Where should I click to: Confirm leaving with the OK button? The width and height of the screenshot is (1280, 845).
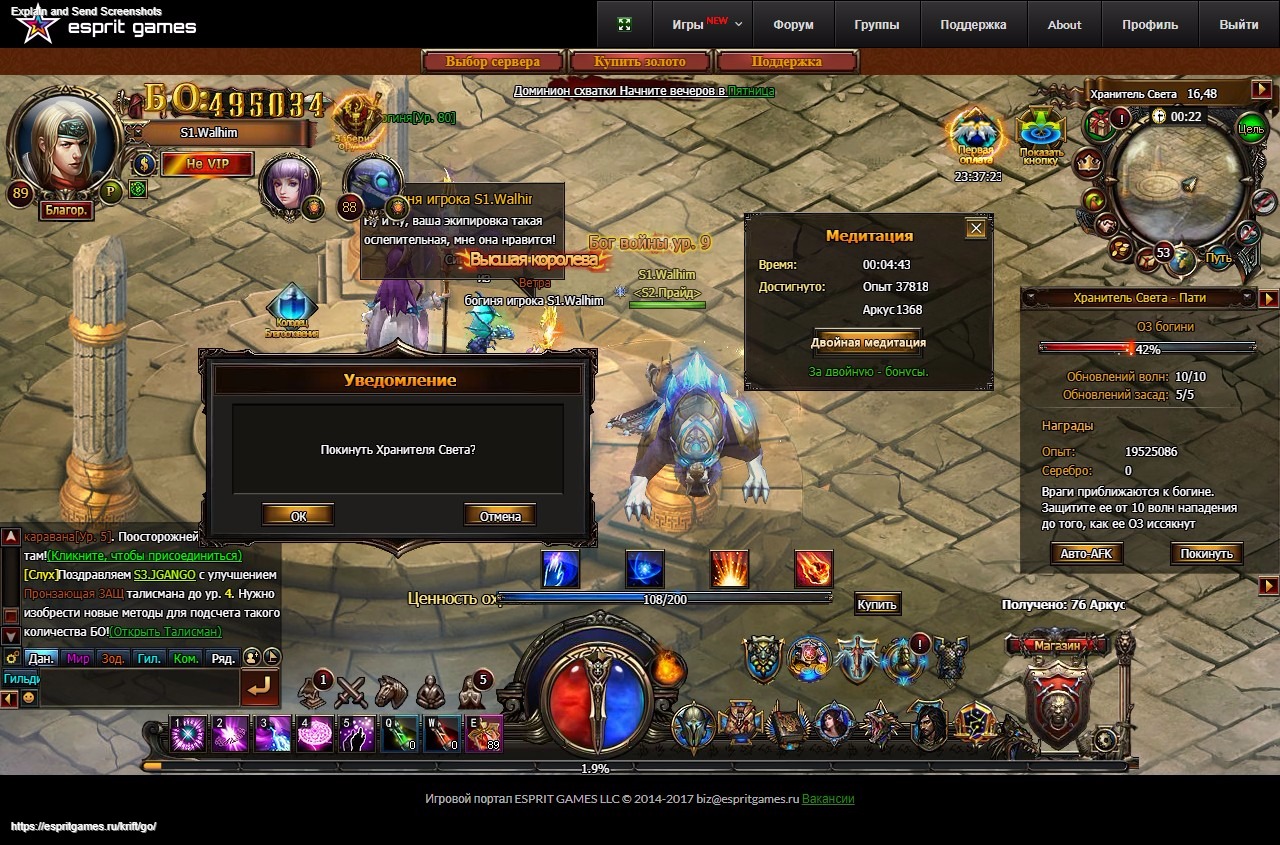click(x=298, y=515)
